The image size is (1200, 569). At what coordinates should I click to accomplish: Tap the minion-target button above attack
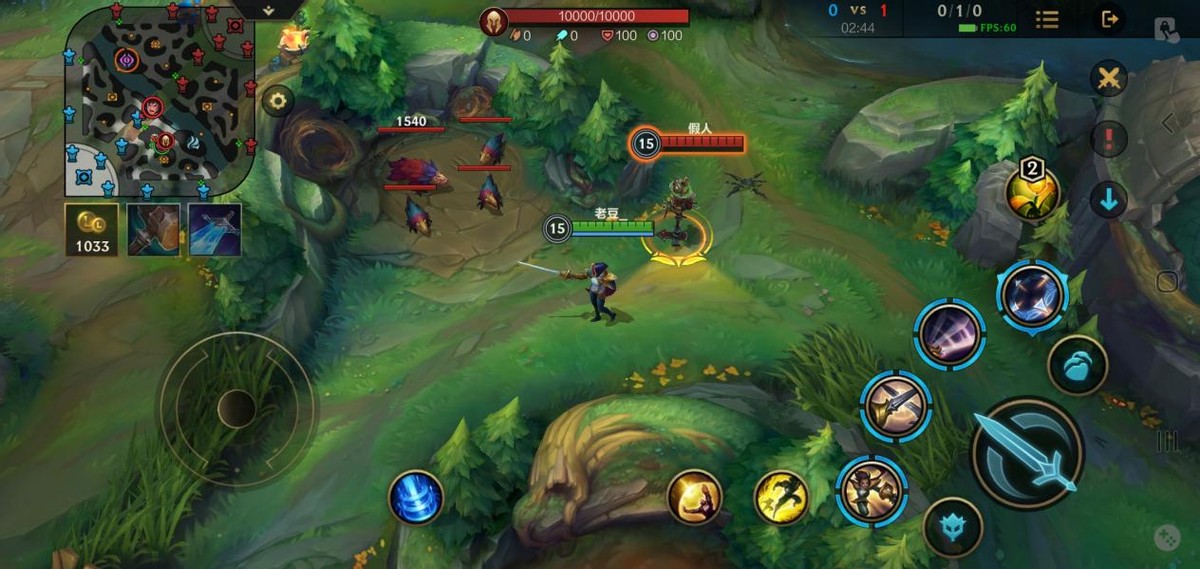(1077, 365)
